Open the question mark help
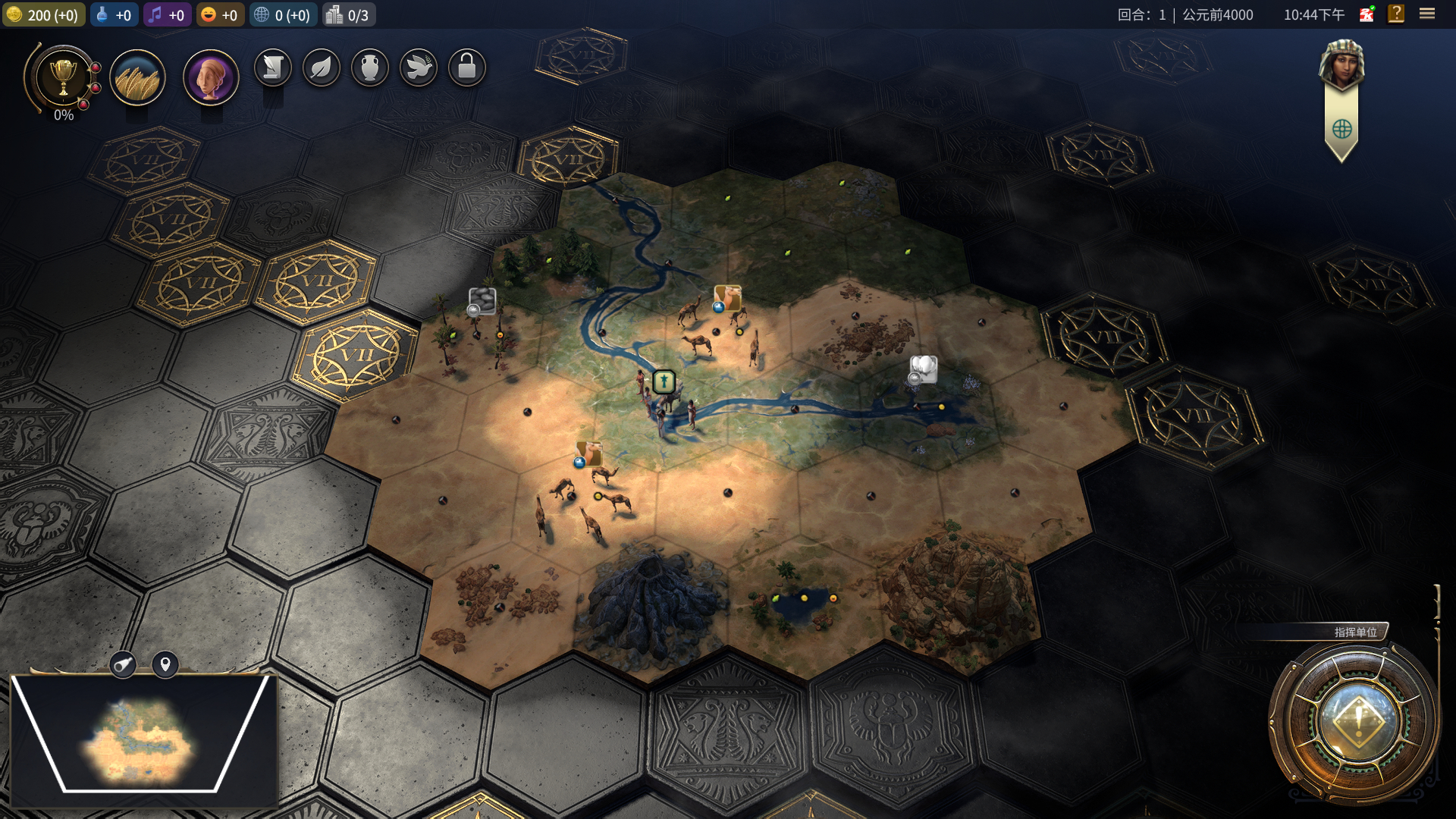Screen dimensions: 1456x819 pos(1396,14)
